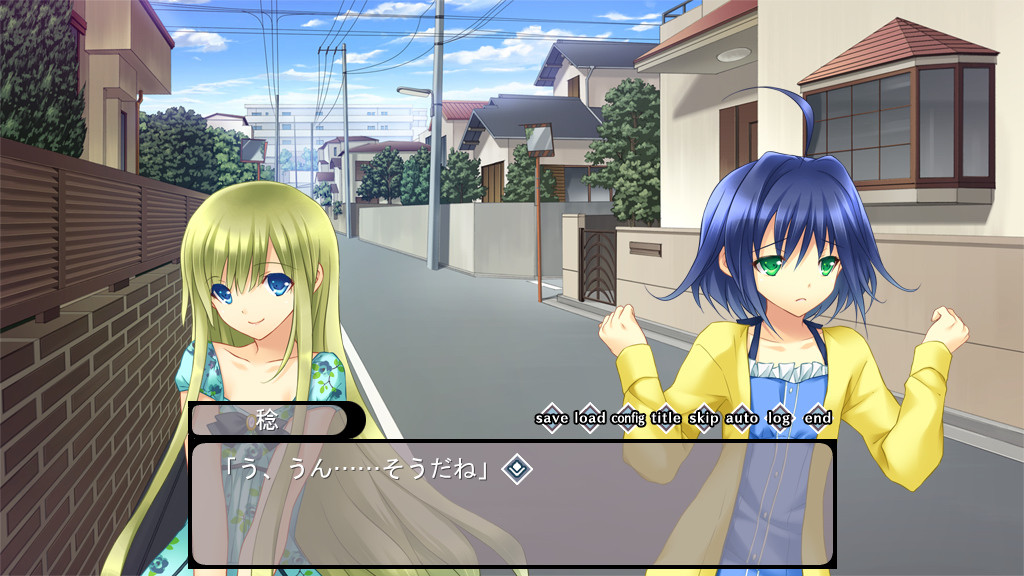Activate skip mode

click(x=703, y=418)
